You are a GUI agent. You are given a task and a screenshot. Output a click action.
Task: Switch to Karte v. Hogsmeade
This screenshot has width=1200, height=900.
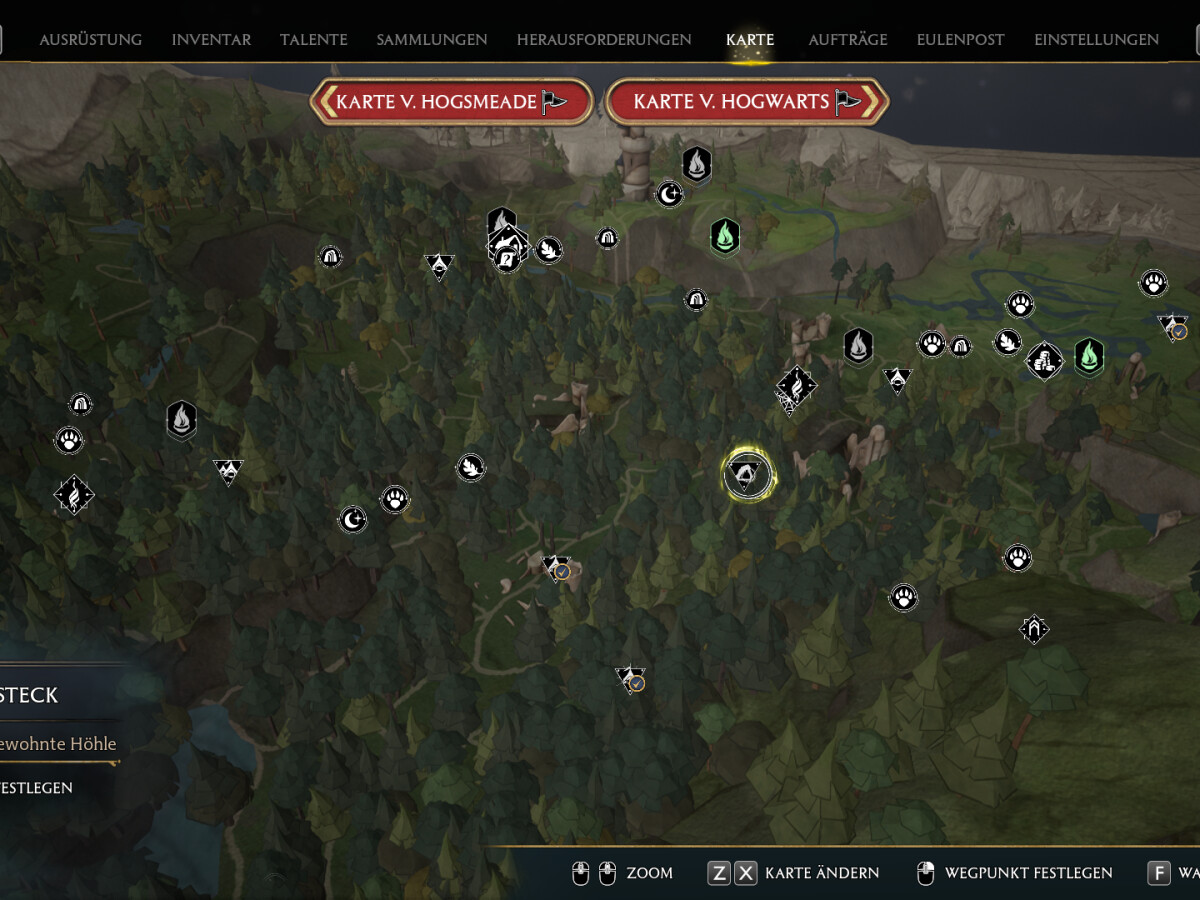pos(451,102)
